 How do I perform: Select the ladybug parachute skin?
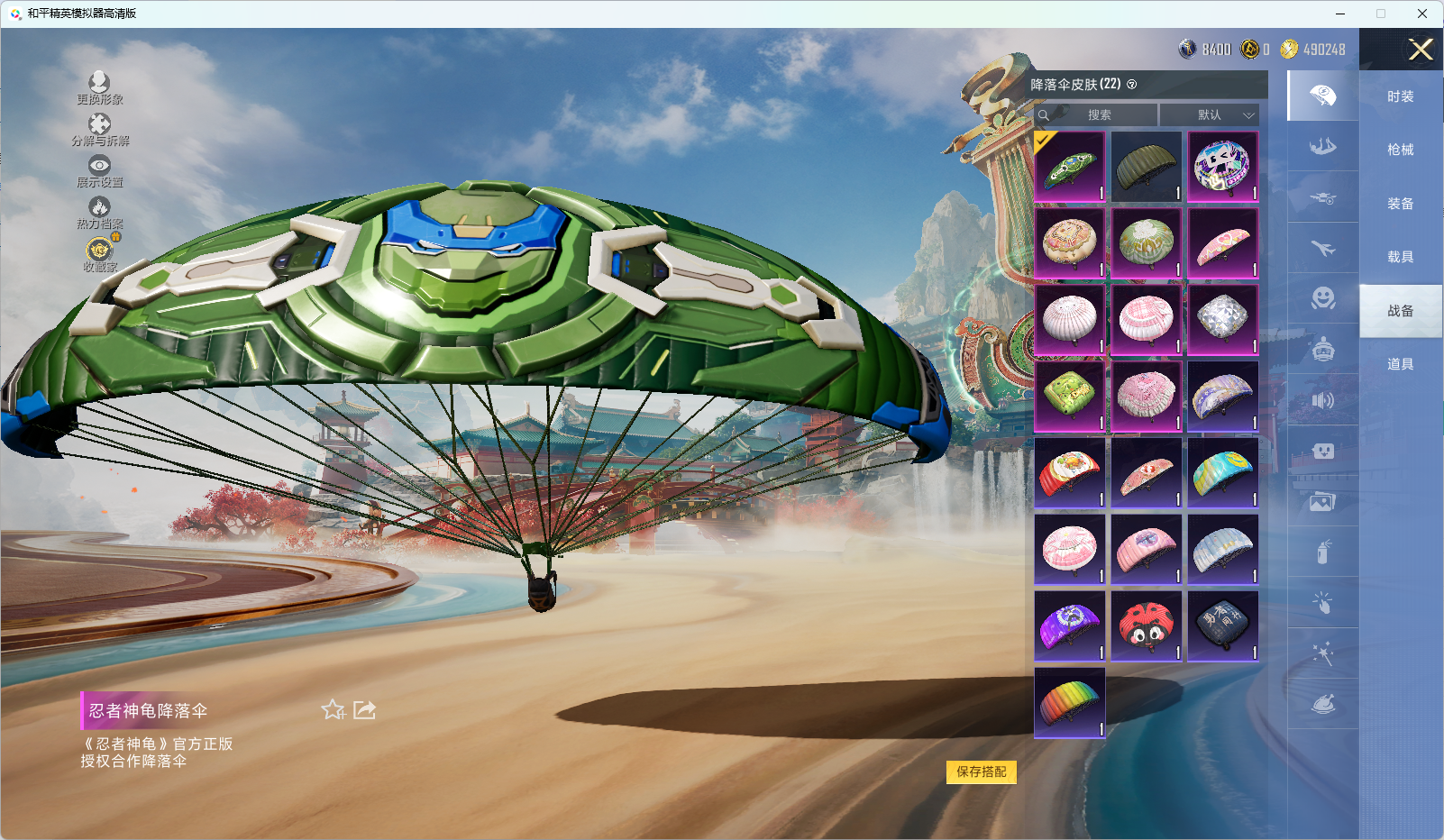click(x=1146, y=625)
